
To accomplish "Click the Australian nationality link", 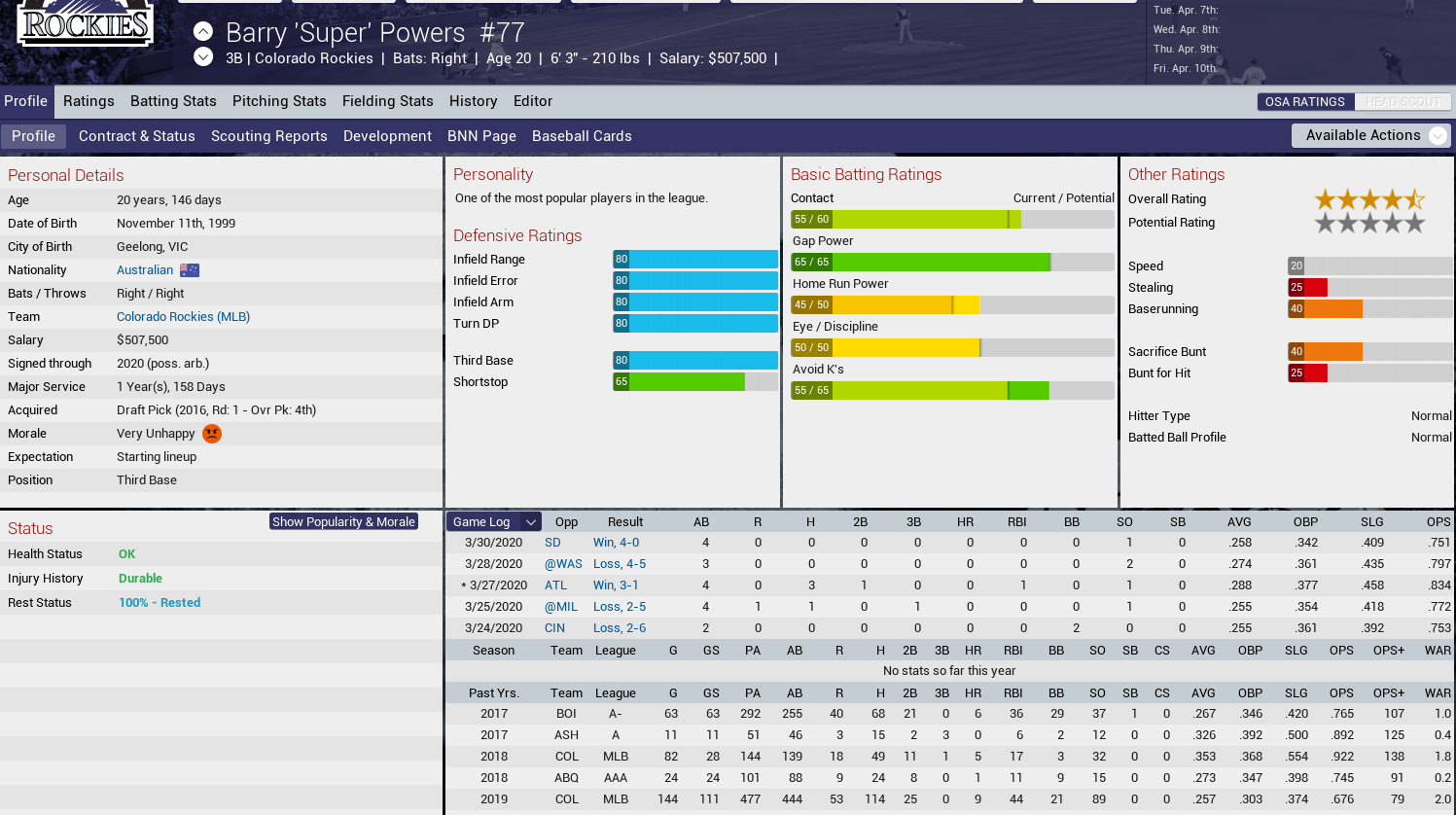I will (145, 270).
